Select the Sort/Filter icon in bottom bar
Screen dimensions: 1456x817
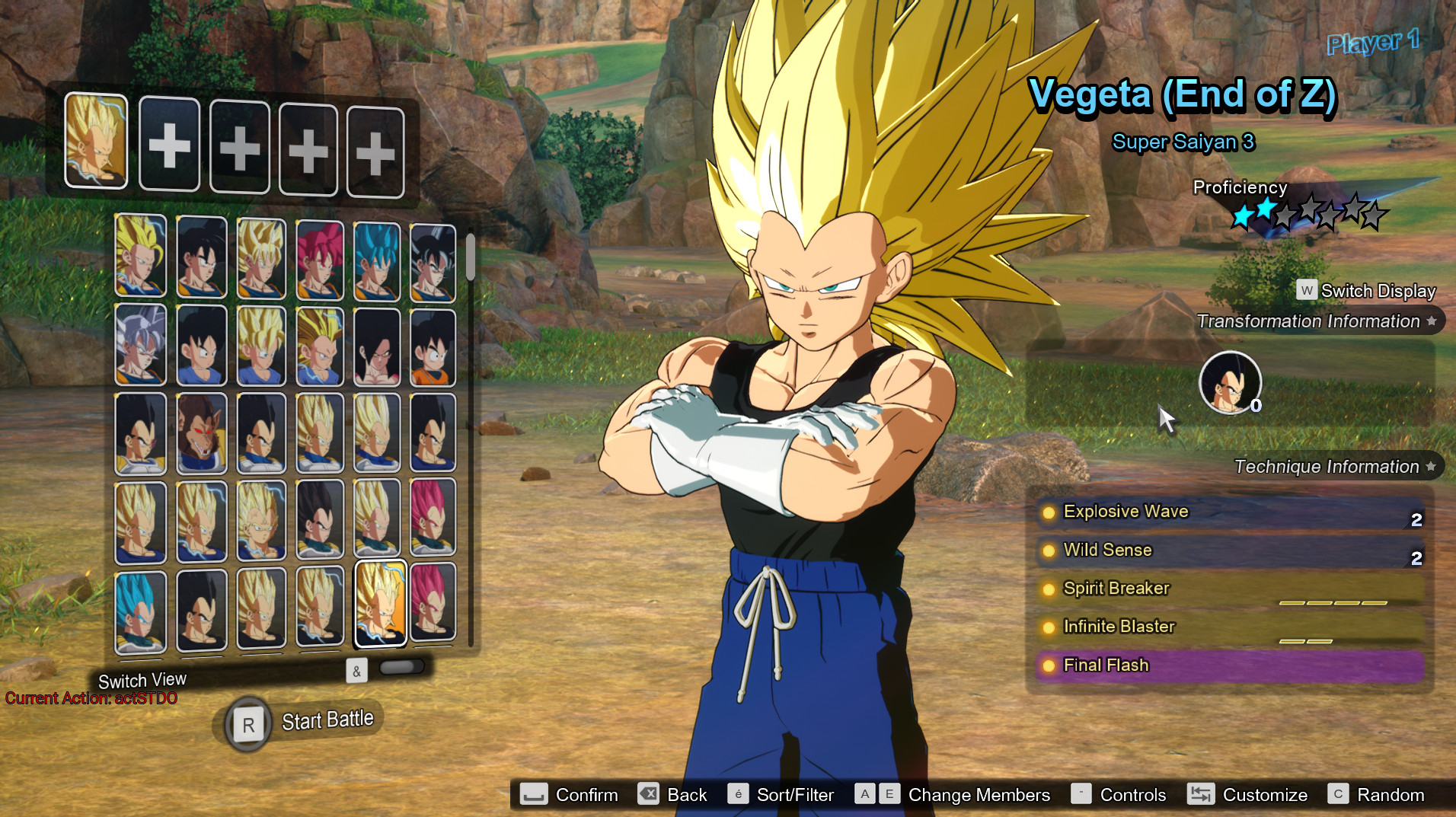coord(737,794)
